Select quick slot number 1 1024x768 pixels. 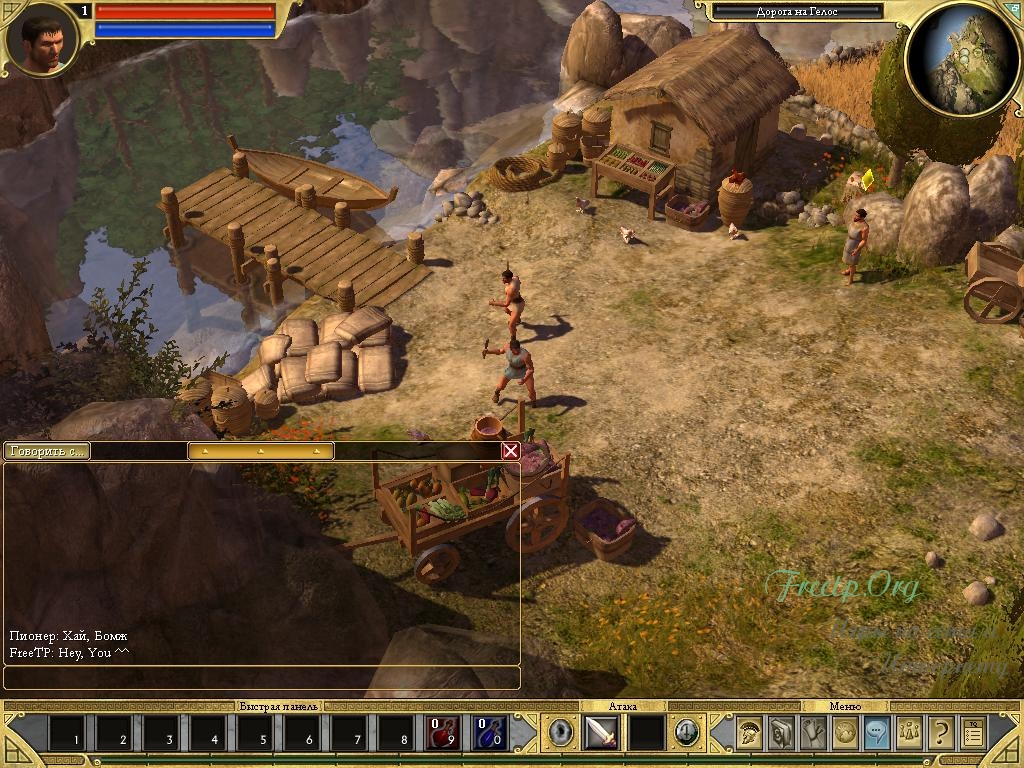pos(67,733)
